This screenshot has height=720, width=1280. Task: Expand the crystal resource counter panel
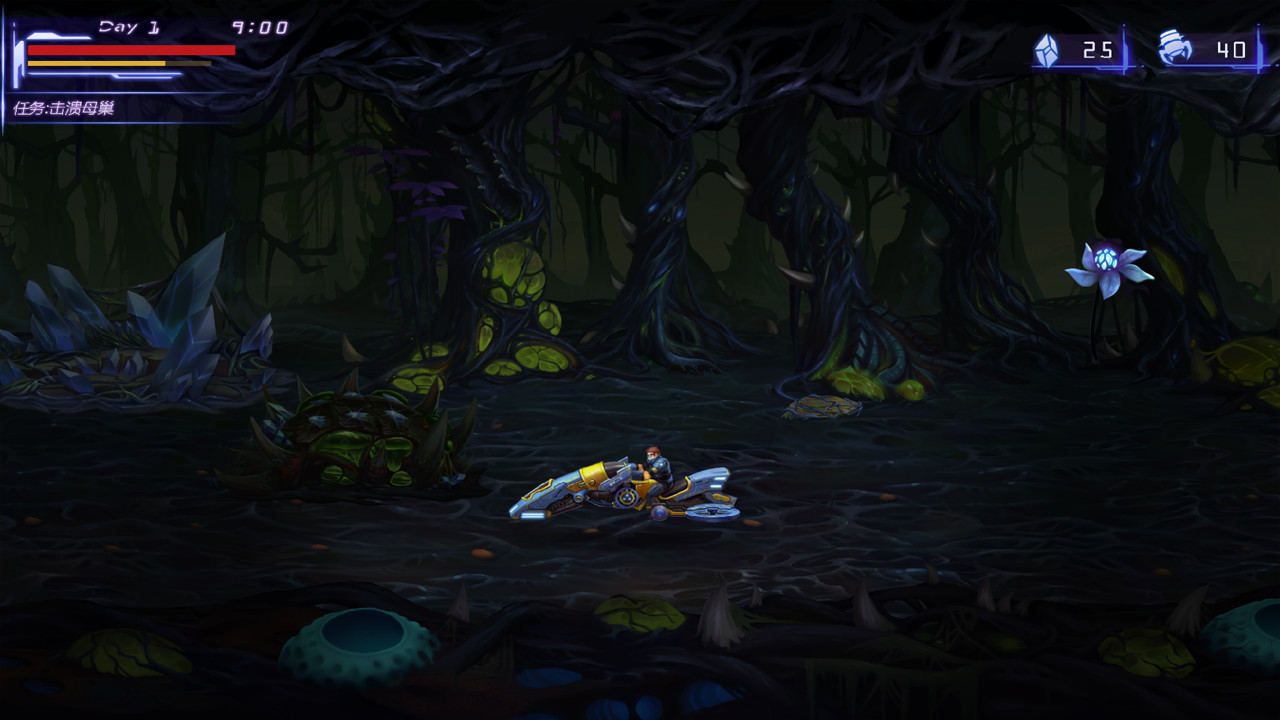click(1075, 47)
